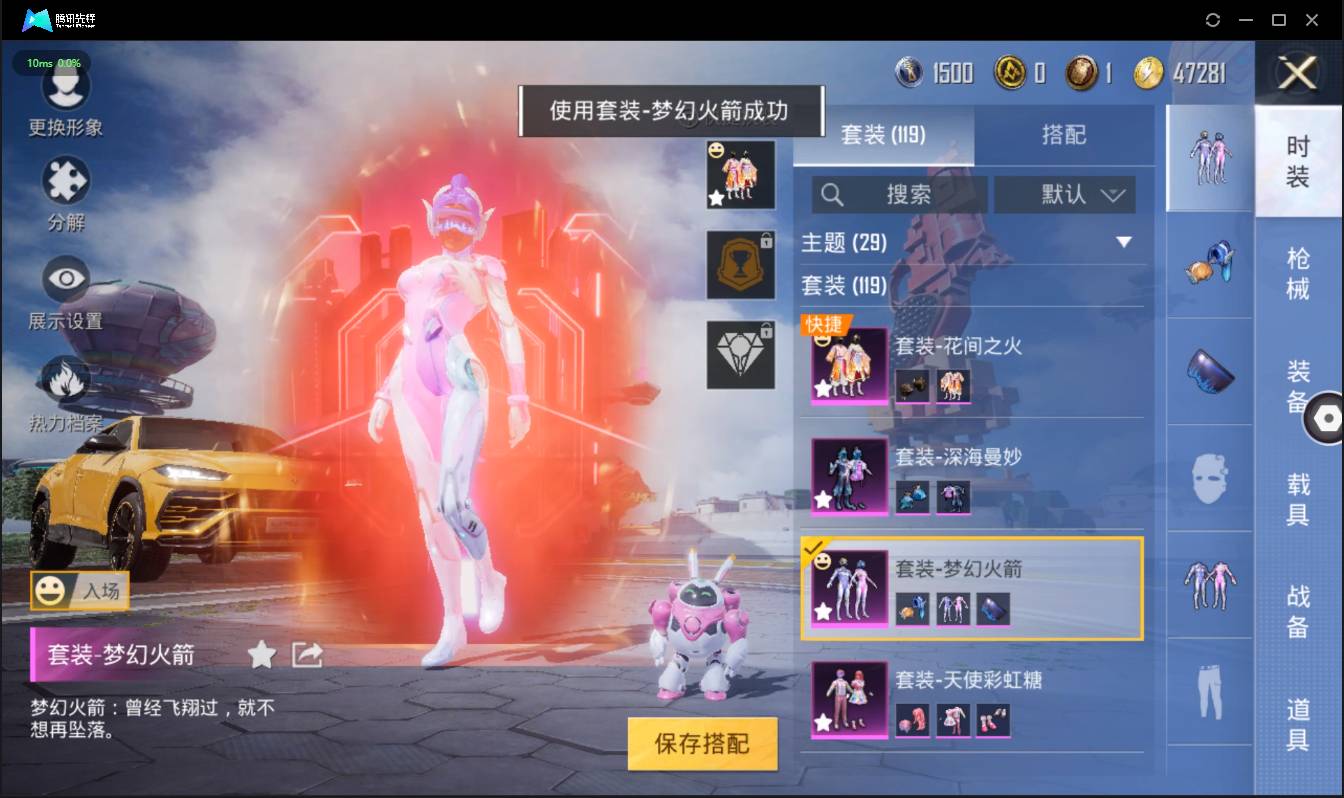Open 展示设置 display settings eye icon
The width and height of the screenshot is (1344, 798).
tap(65, 278)
